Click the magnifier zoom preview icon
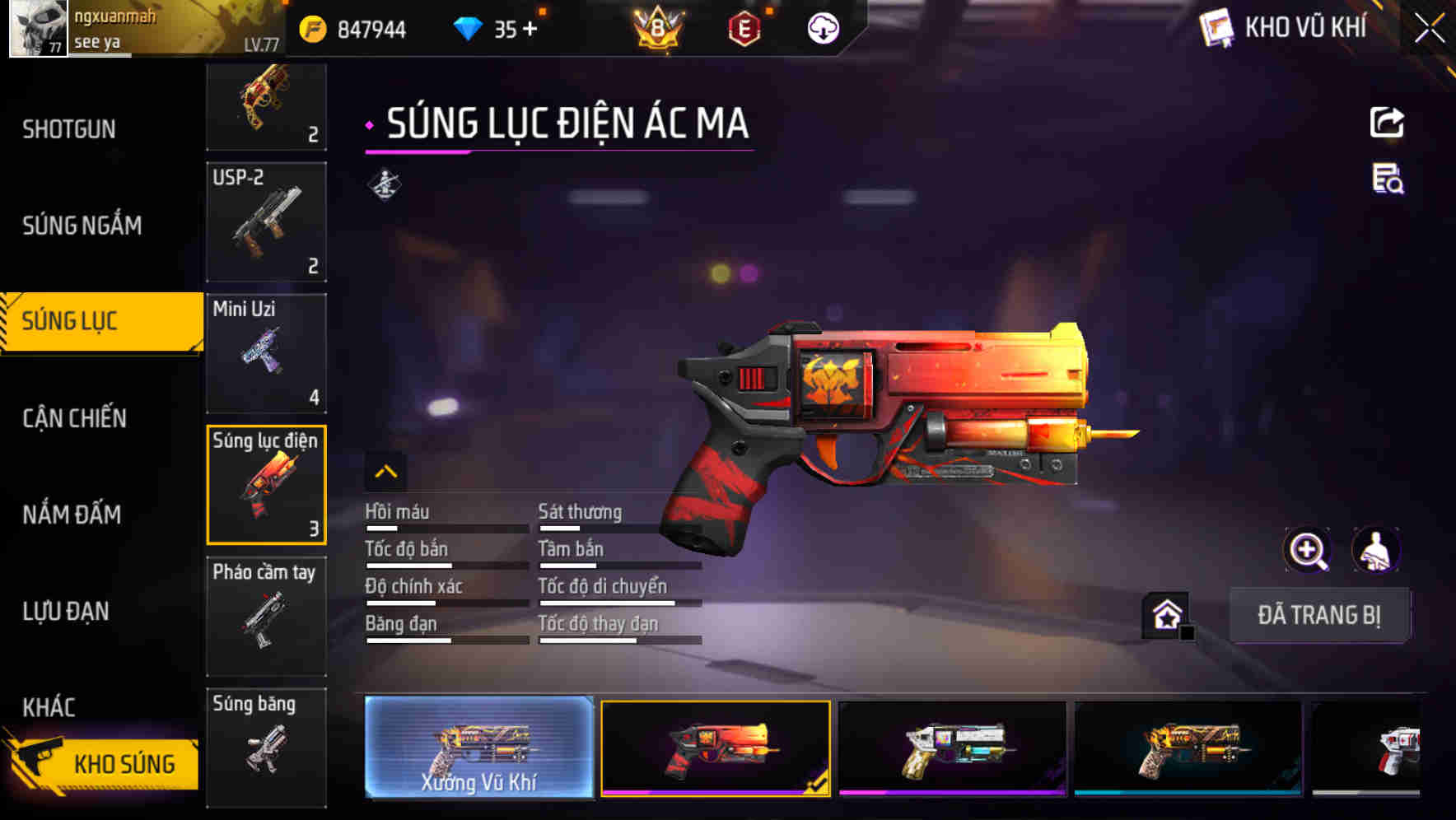 (x=1307, y=550)
